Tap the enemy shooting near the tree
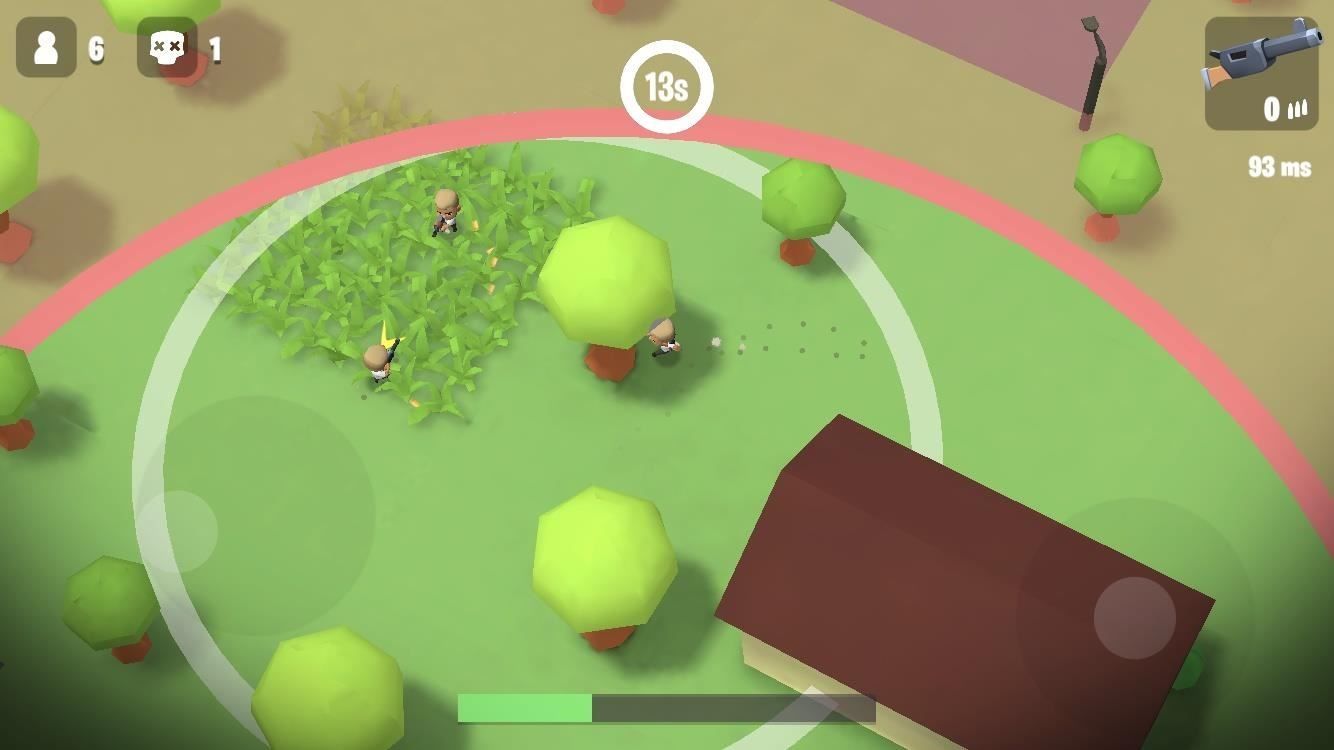Image resolution: width=1334 pixels, height=750 pixels. [x=663, y=340]
